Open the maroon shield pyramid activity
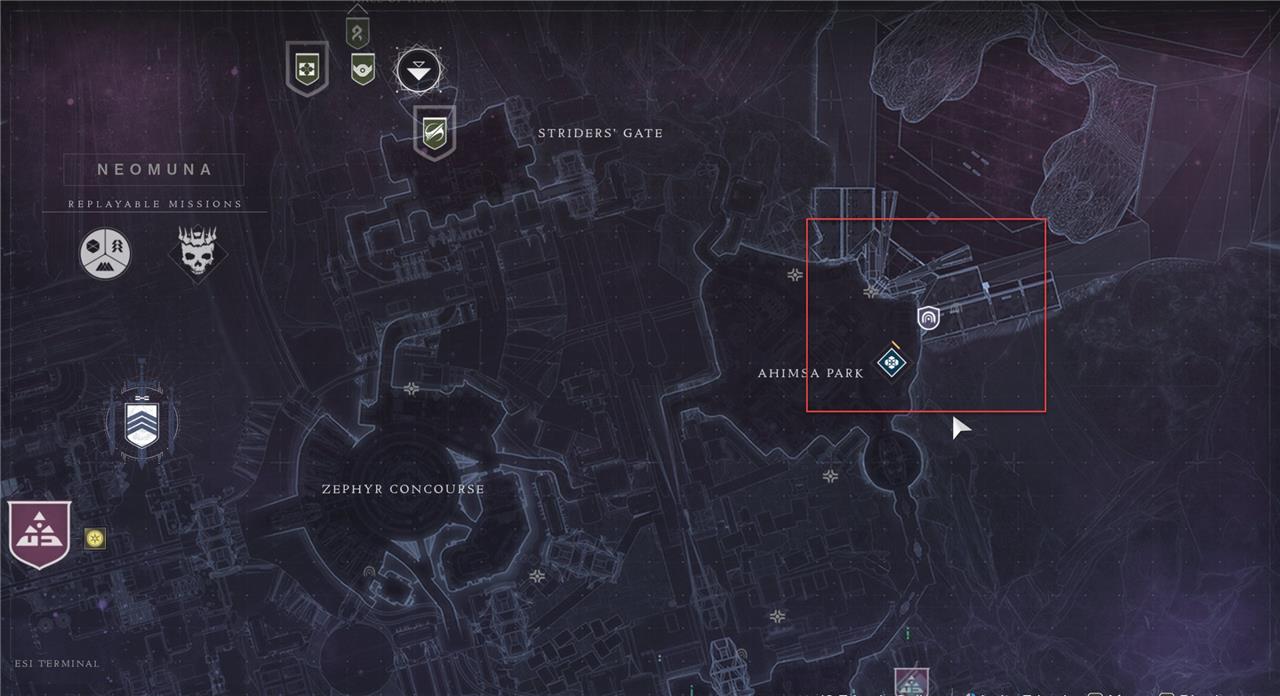Screen dimensions: 1280x696 pyautogui.click(x=39, y=533)
